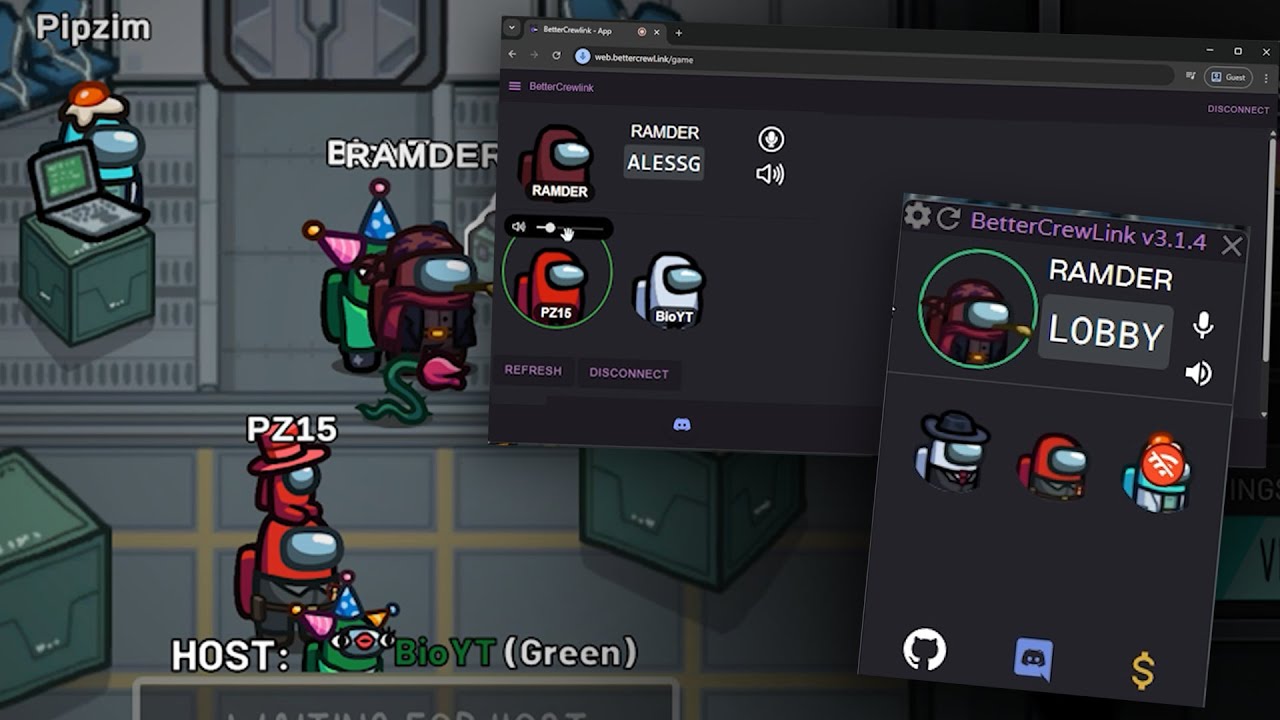Select the PZ15 player avatar

556,285
